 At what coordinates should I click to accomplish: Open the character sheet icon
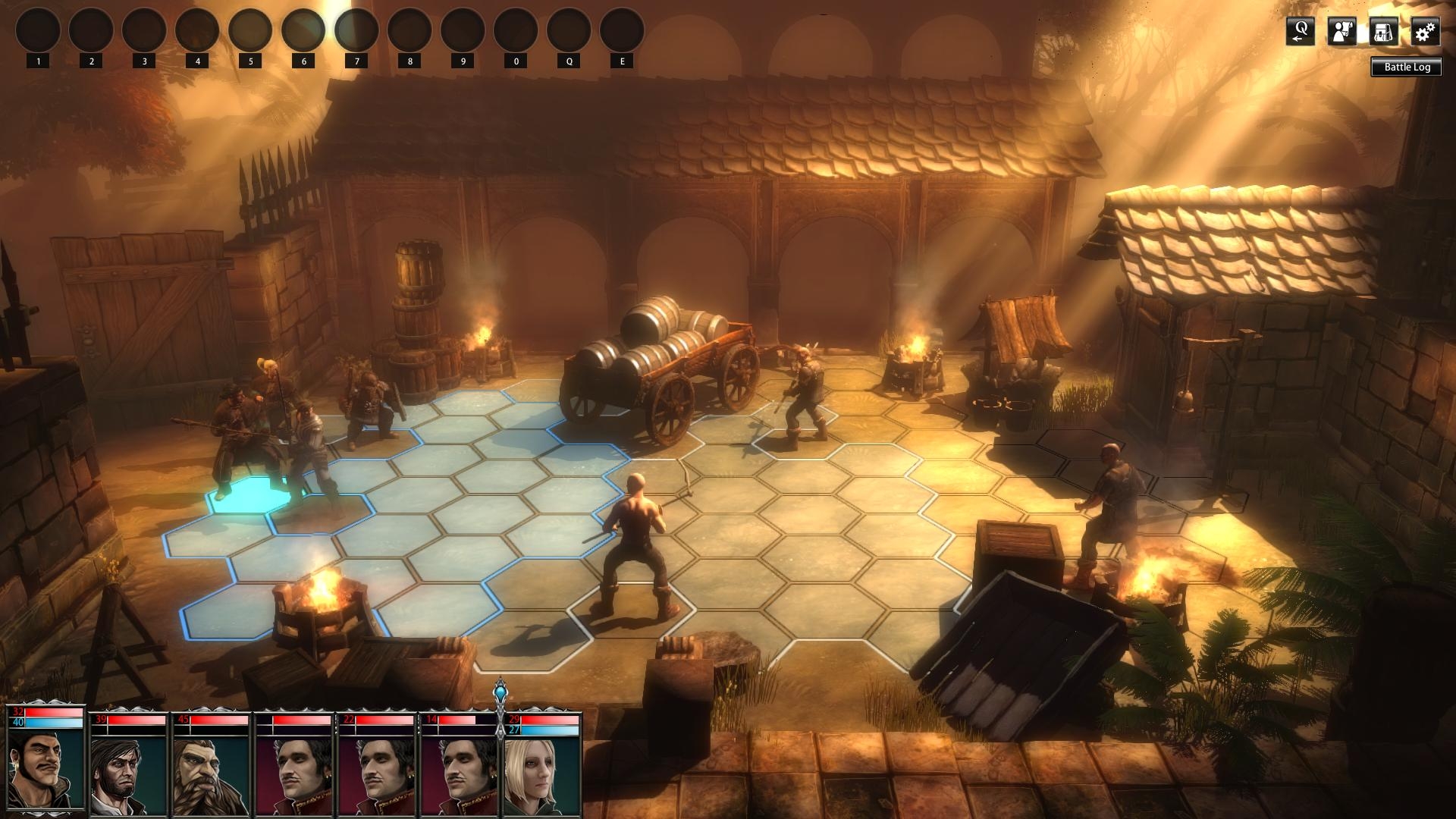coord(1341,32)
